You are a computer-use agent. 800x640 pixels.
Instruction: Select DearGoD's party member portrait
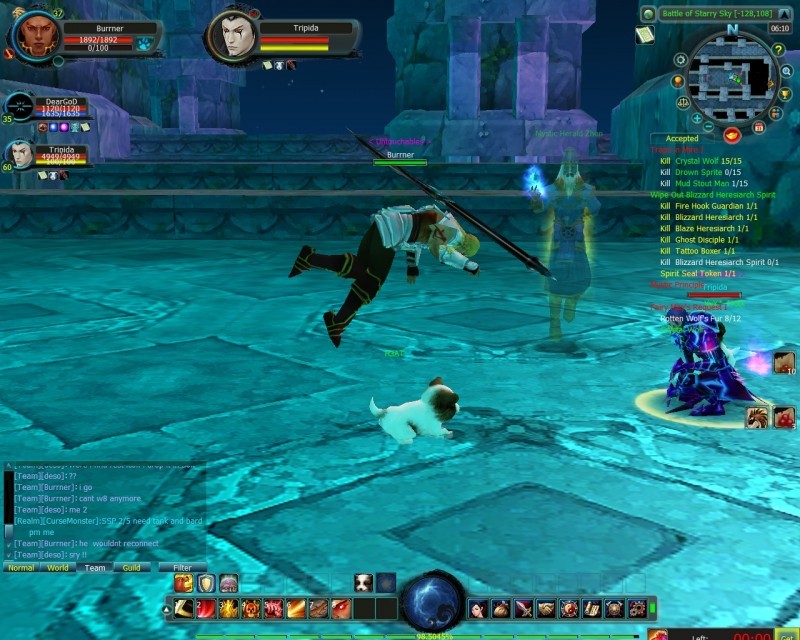point(20,106)
